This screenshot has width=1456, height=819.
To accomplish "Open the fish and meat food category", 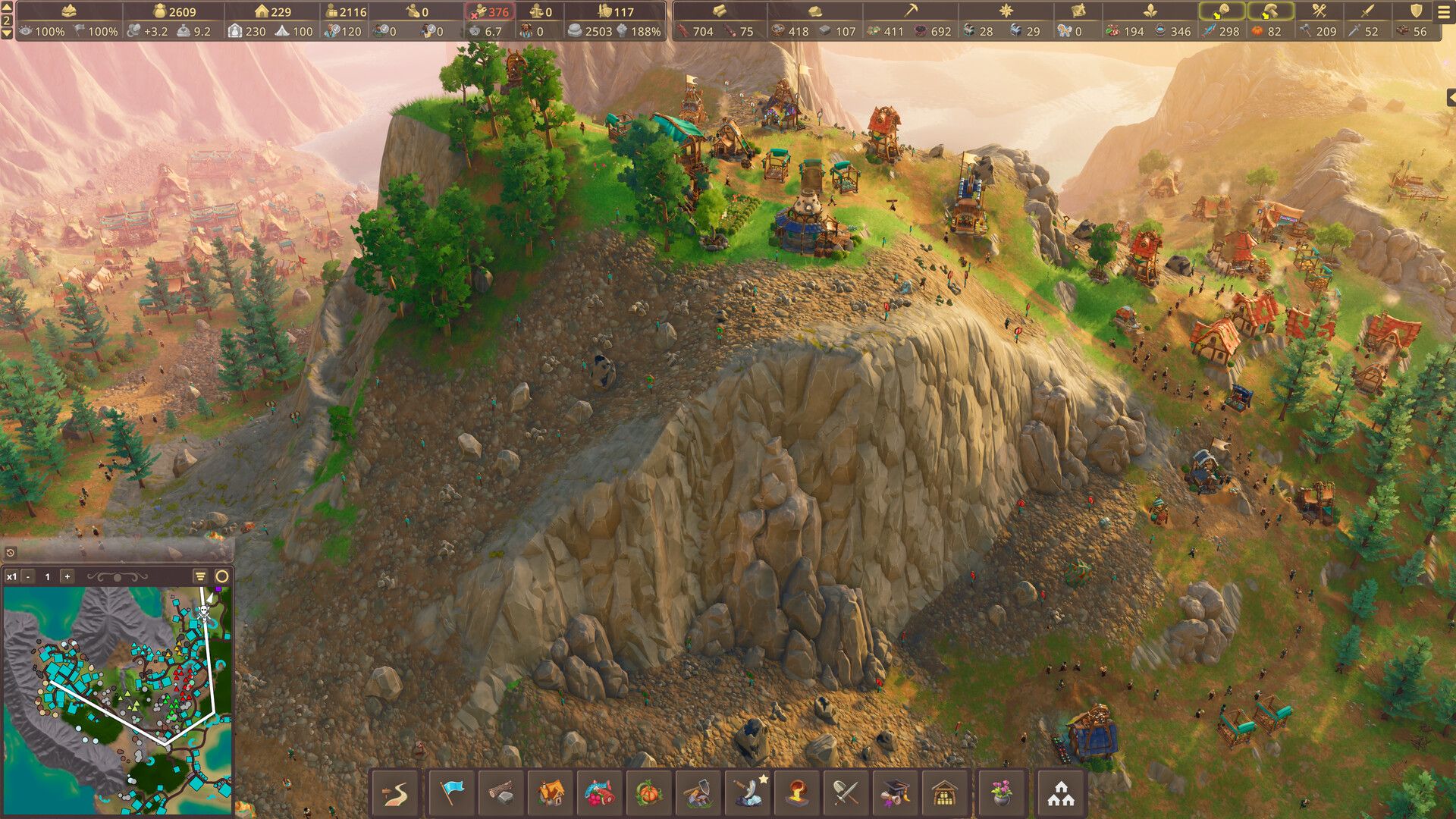I will [600, 793].
